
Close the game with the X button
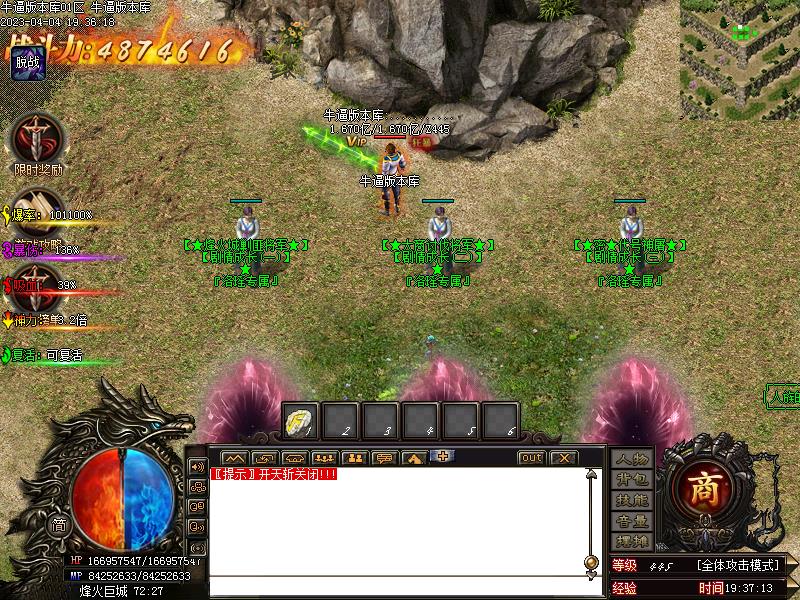(564, 458)
